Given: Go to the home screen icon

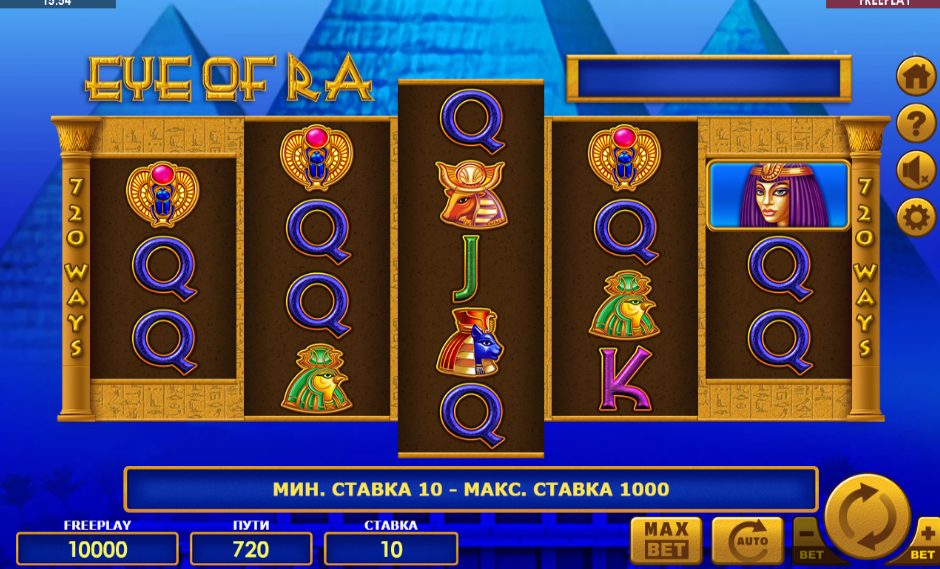Looking at the screenshot, I should click(x=915, y=76).
